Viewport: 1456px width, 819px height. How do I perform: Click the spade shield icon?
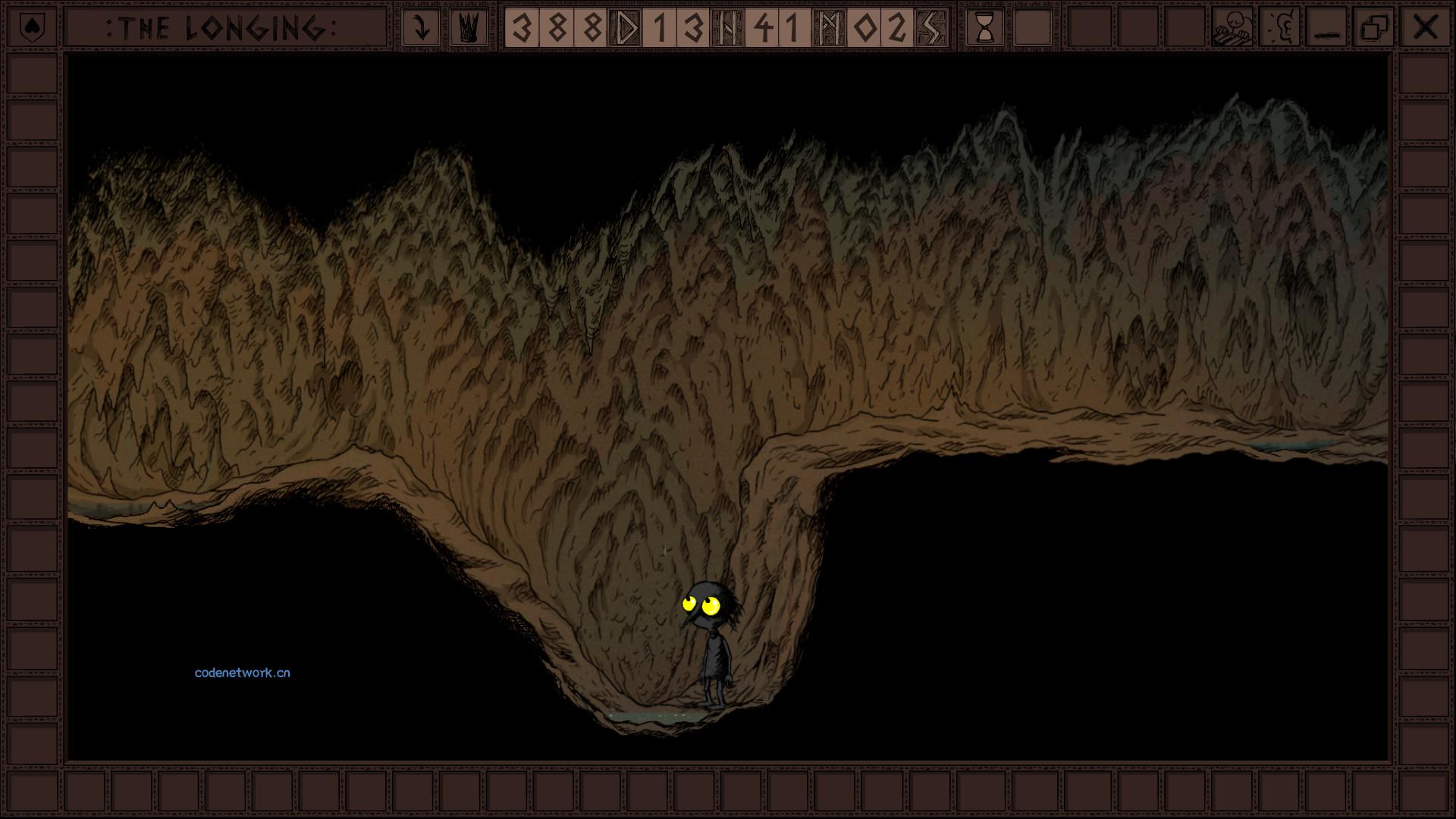(32, 28)
